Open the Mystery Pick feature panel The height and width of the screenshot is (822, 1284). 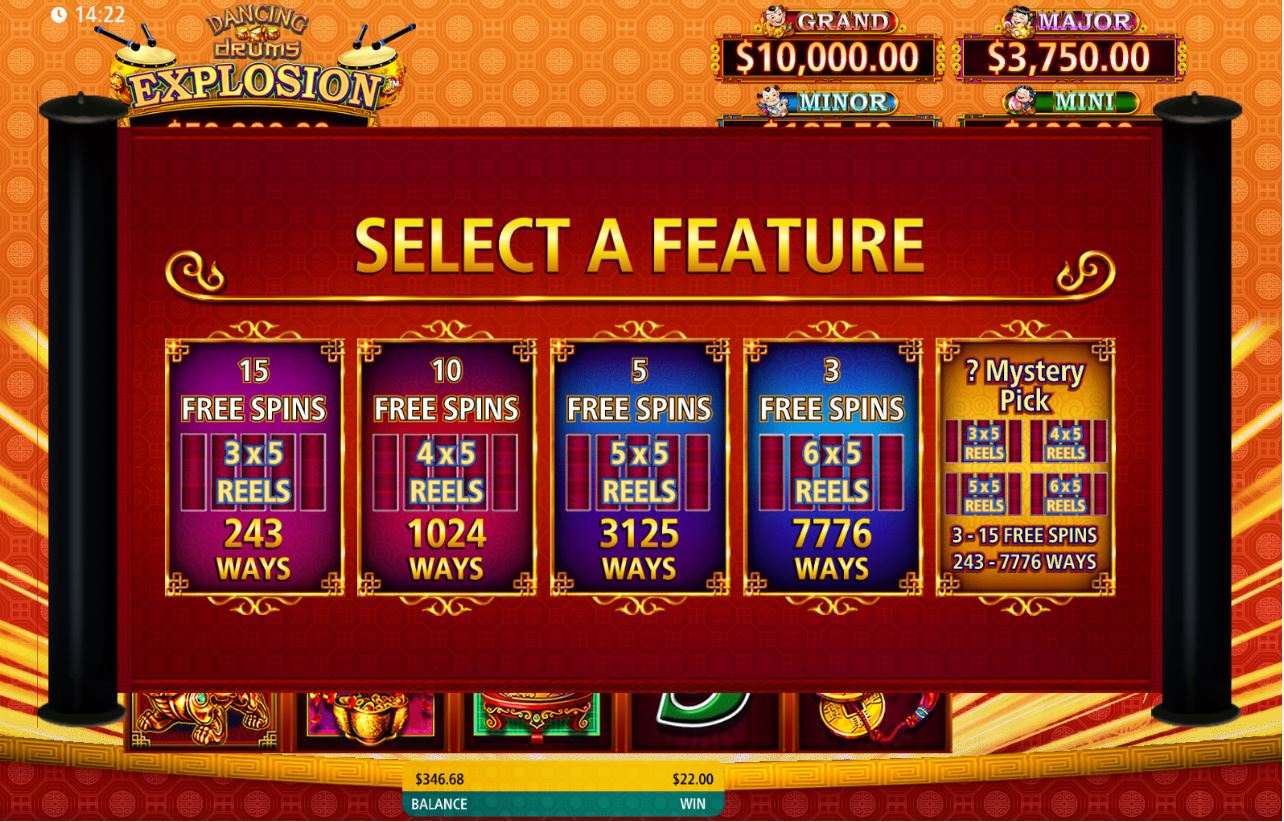[1025, 466]
